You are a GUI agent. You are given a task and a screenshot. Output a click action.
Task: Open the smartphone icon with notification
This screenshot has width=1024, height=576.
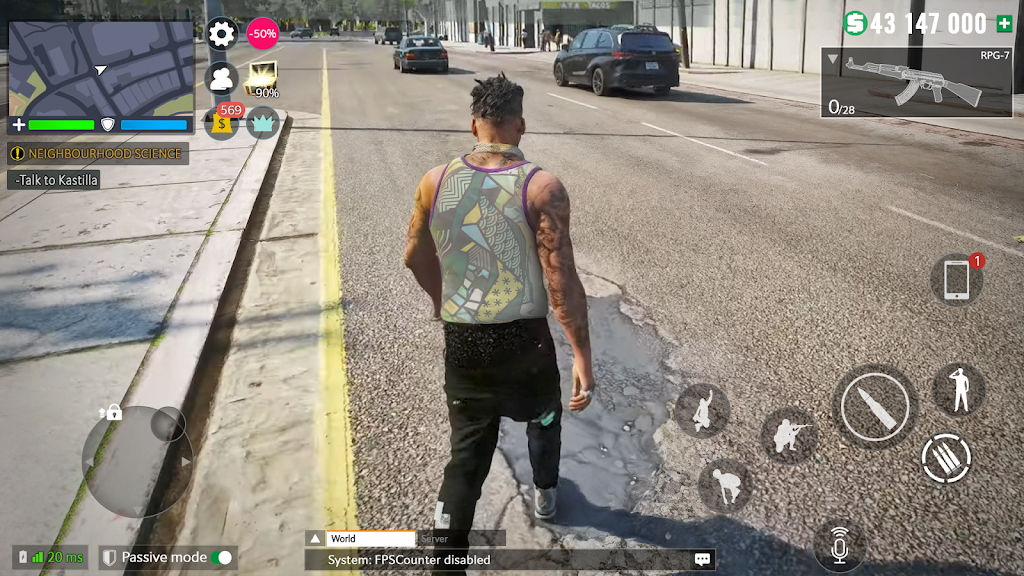[x=956, y=280]
